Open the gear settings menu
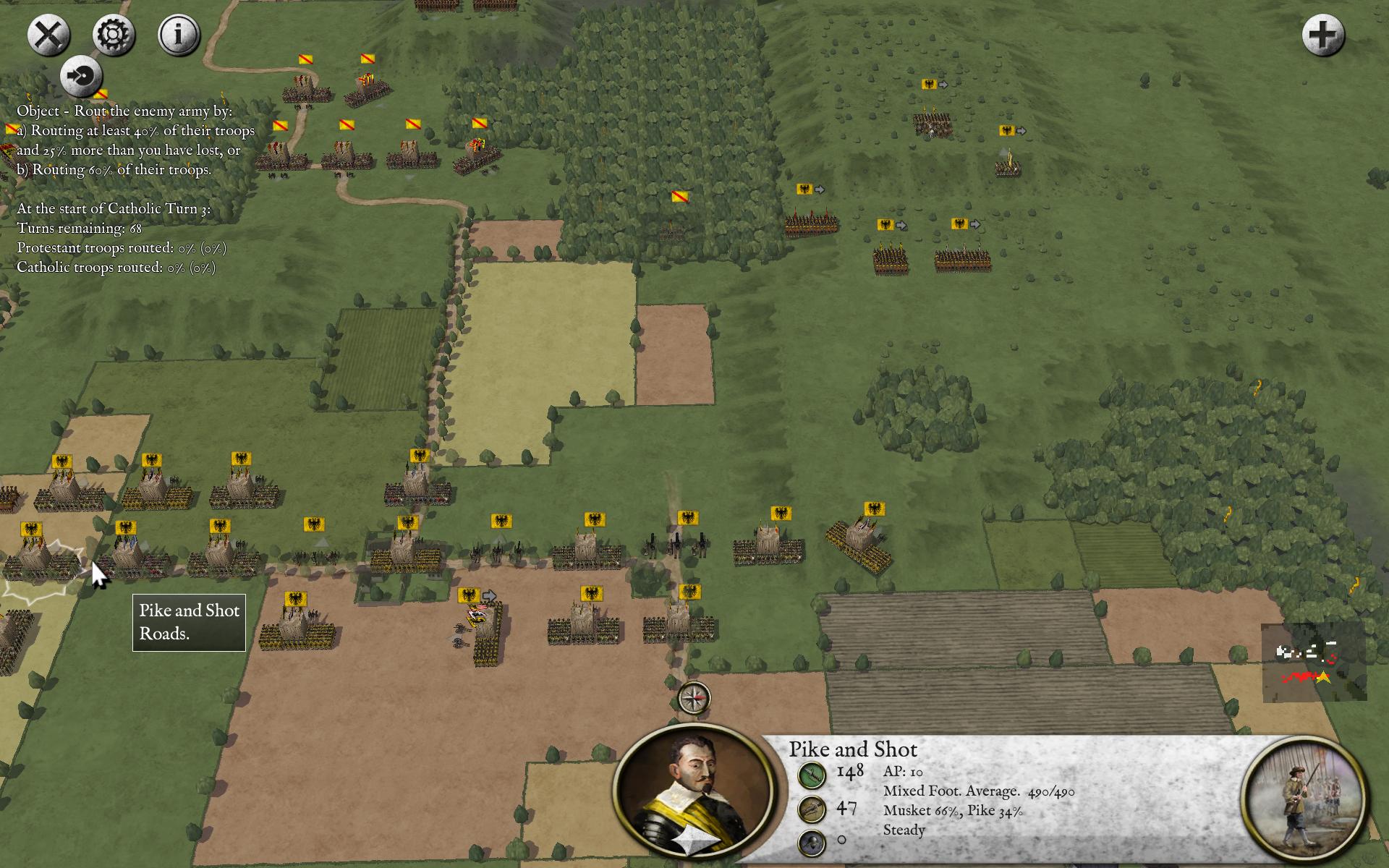 click(x=114, y=35)
